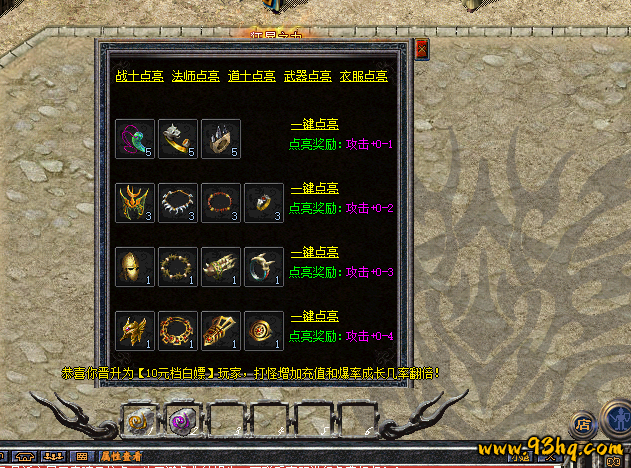Select the golden horned helmet slot
This screenshot has width=631, height=468.
(134, 203)
